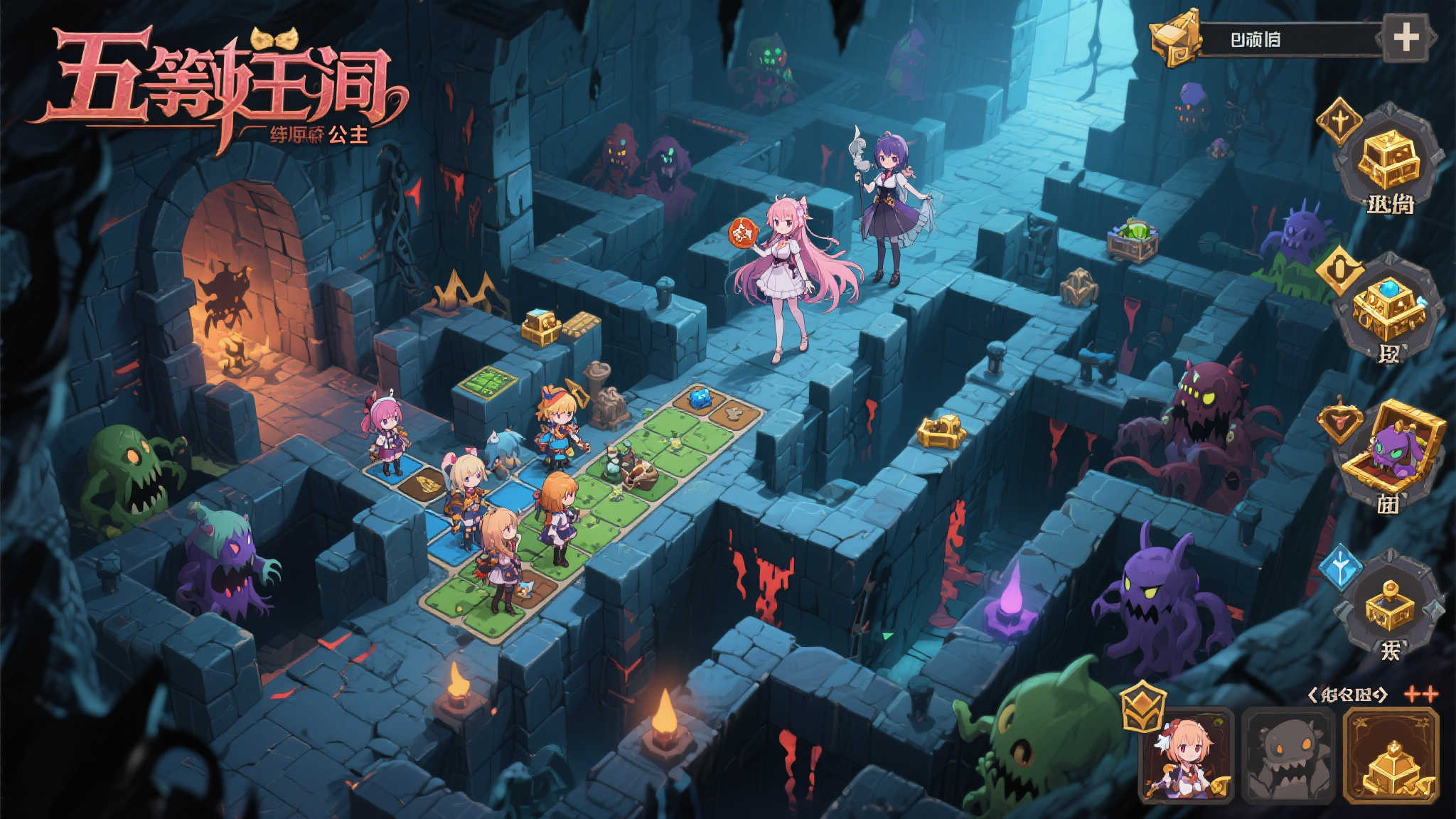1456x819 pixels.
Task: Select the gold sword diamond badge near the ingot icon
Action: click(x=1339, y=123)
